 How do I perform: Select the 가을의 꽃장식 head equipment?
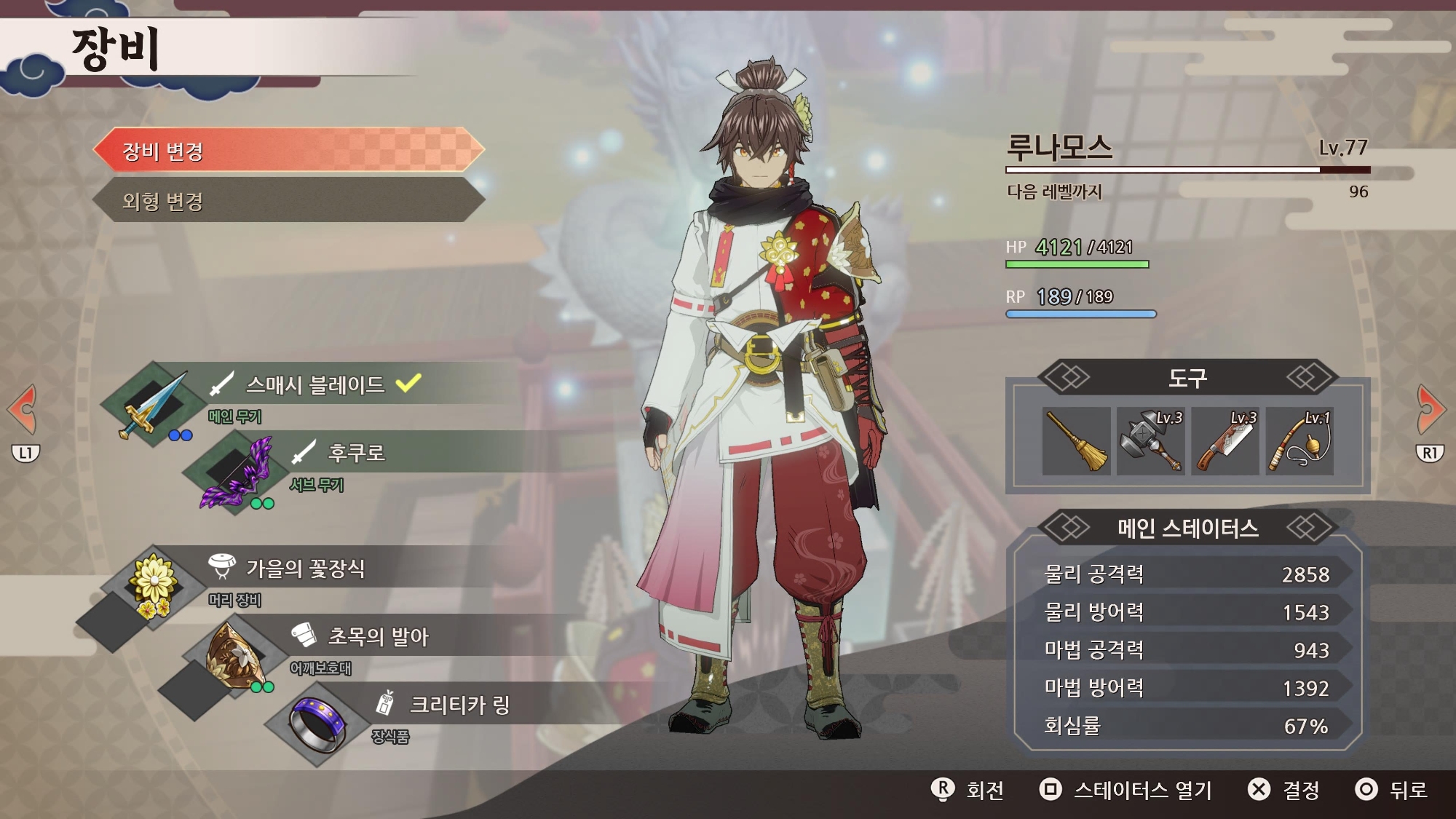306,568
